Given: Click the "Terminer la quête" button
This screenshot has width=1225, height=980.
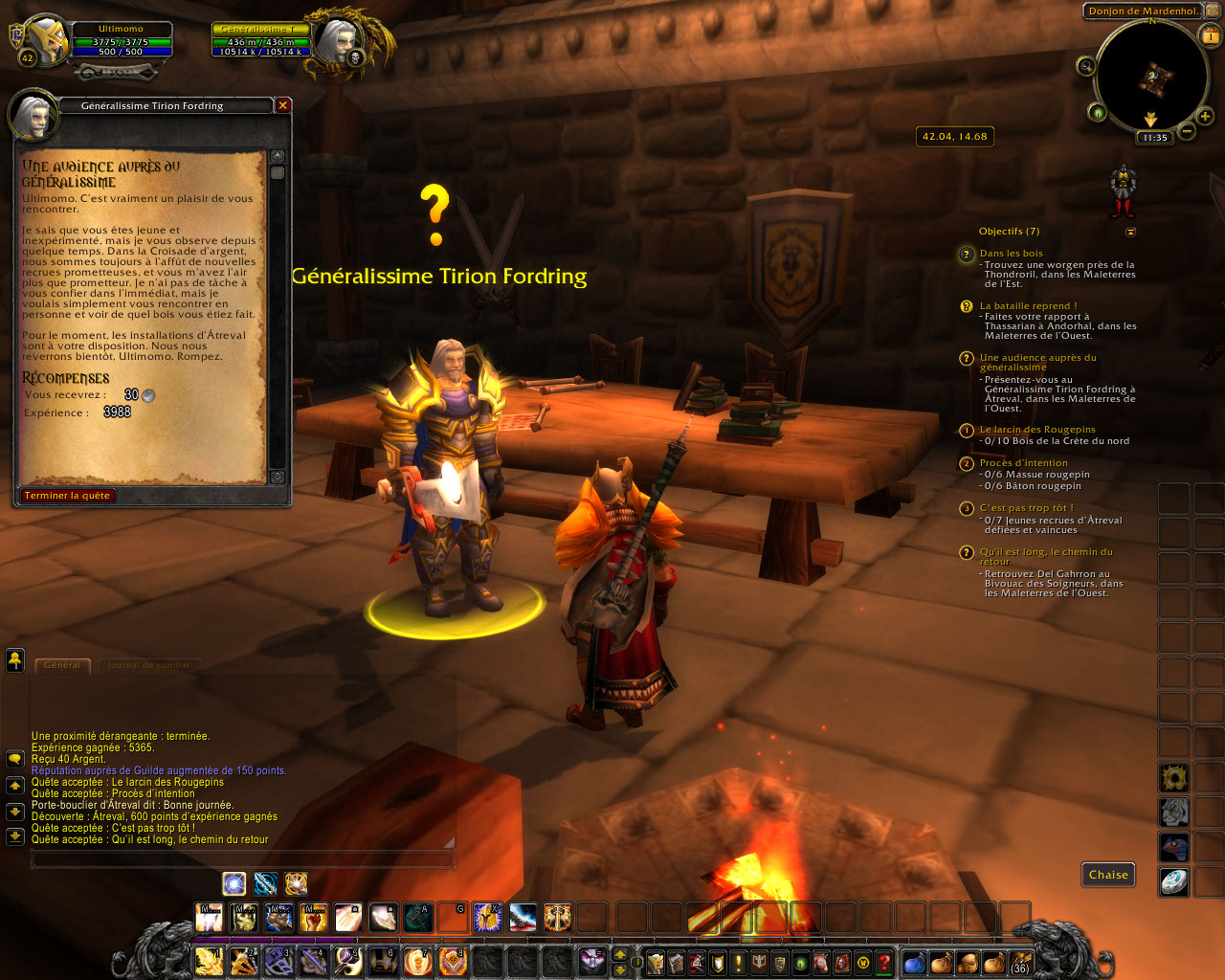Looking at the screenshot, I should [x=67, y=496].
